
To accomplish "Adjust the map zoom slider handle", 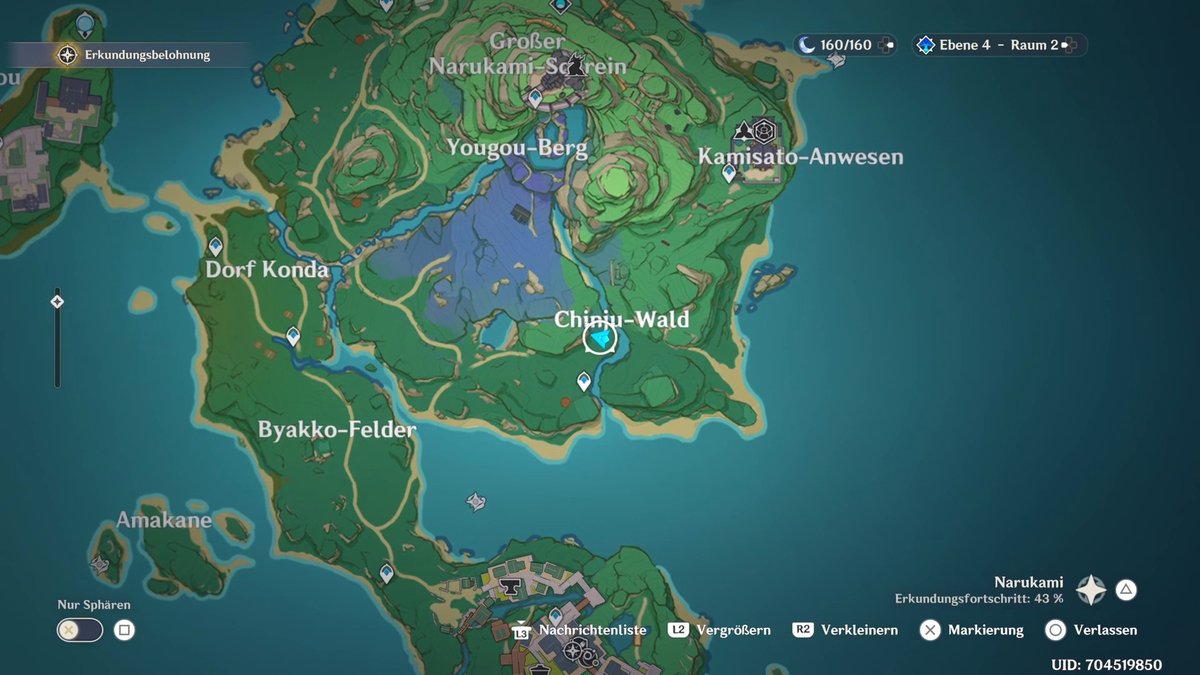I will click(57, 301).
